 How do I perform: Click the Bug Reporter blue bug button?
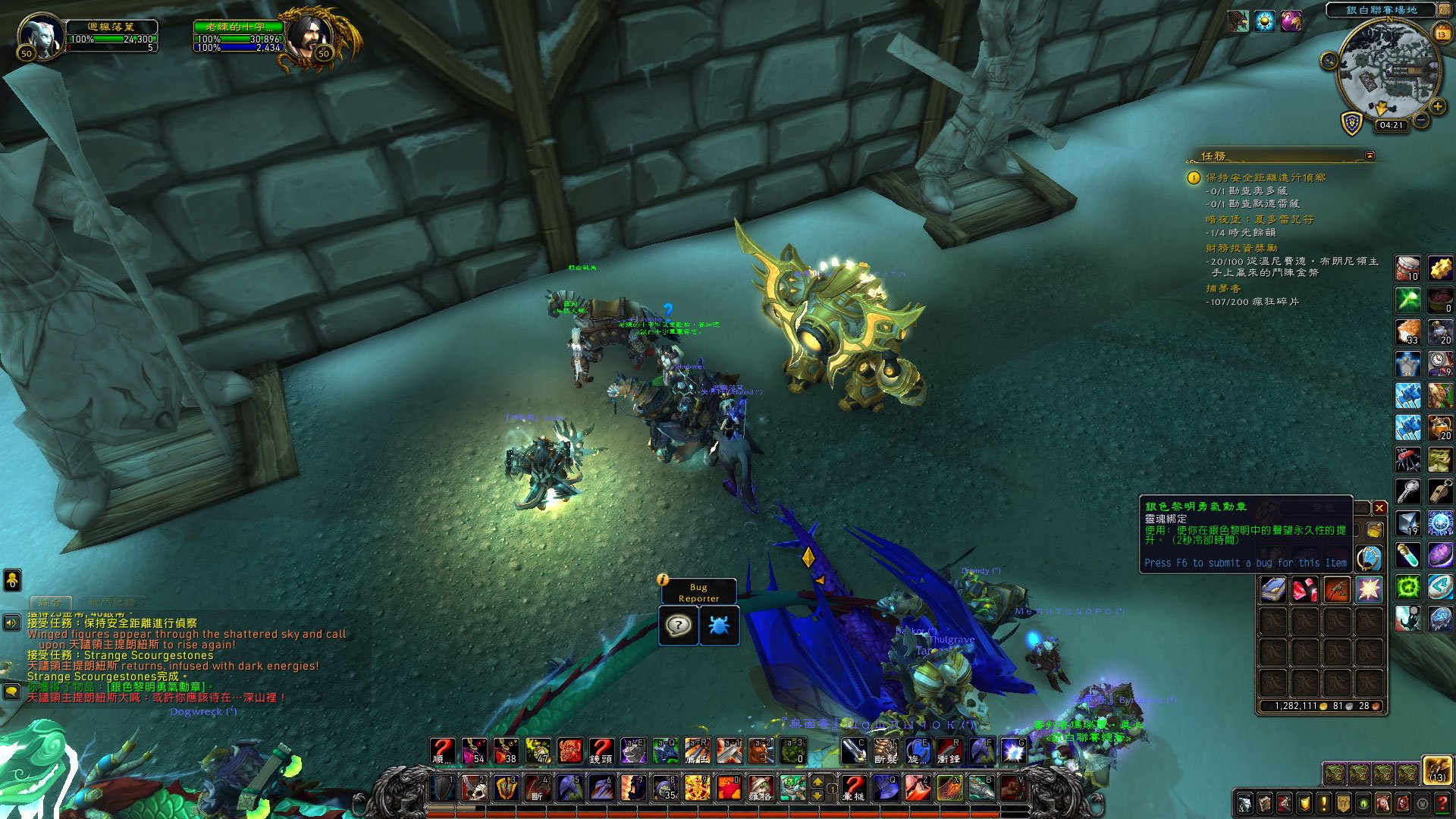pos(718,626)
